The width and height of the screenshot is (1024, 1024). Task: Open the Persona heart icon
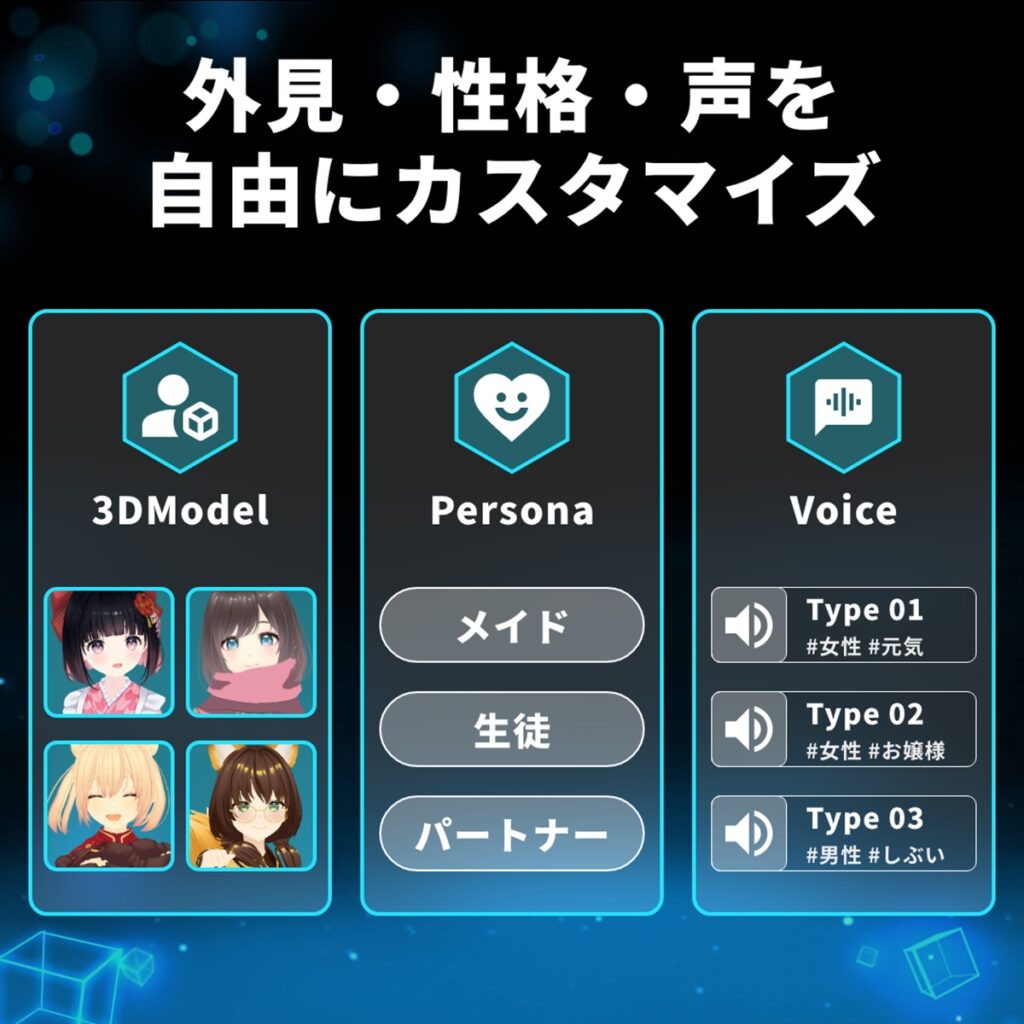tap(511, 407)
